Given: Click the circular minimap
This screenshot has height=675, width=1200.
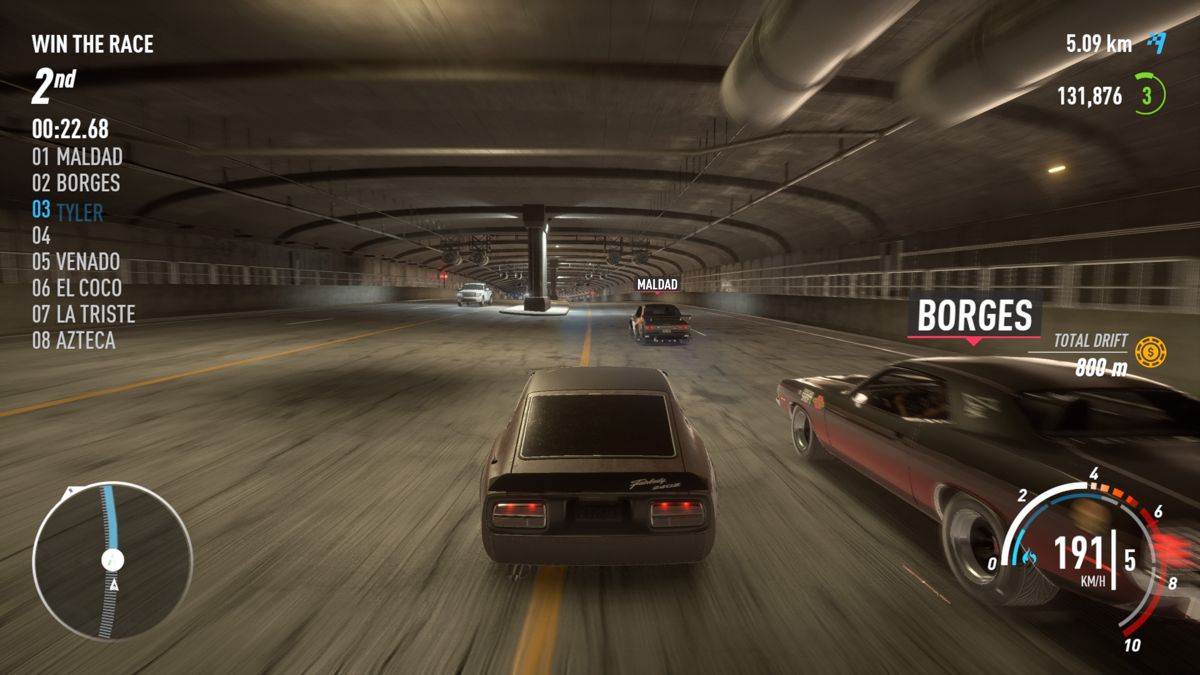Looking at the screenshot, I should pyautogui.click(x=112, y=560).
